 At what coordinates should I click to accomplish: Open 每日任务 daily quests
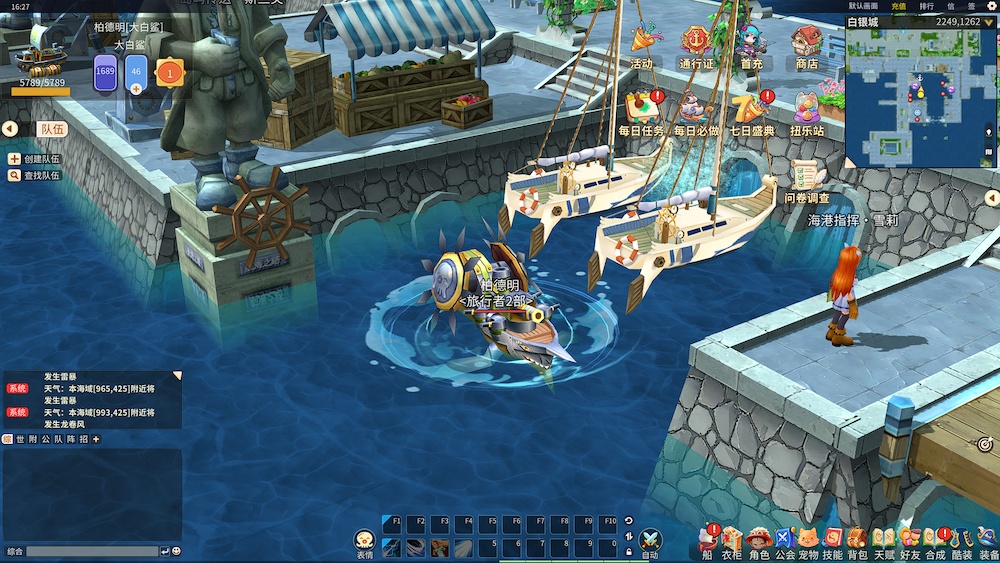click(x=641, y=110)
